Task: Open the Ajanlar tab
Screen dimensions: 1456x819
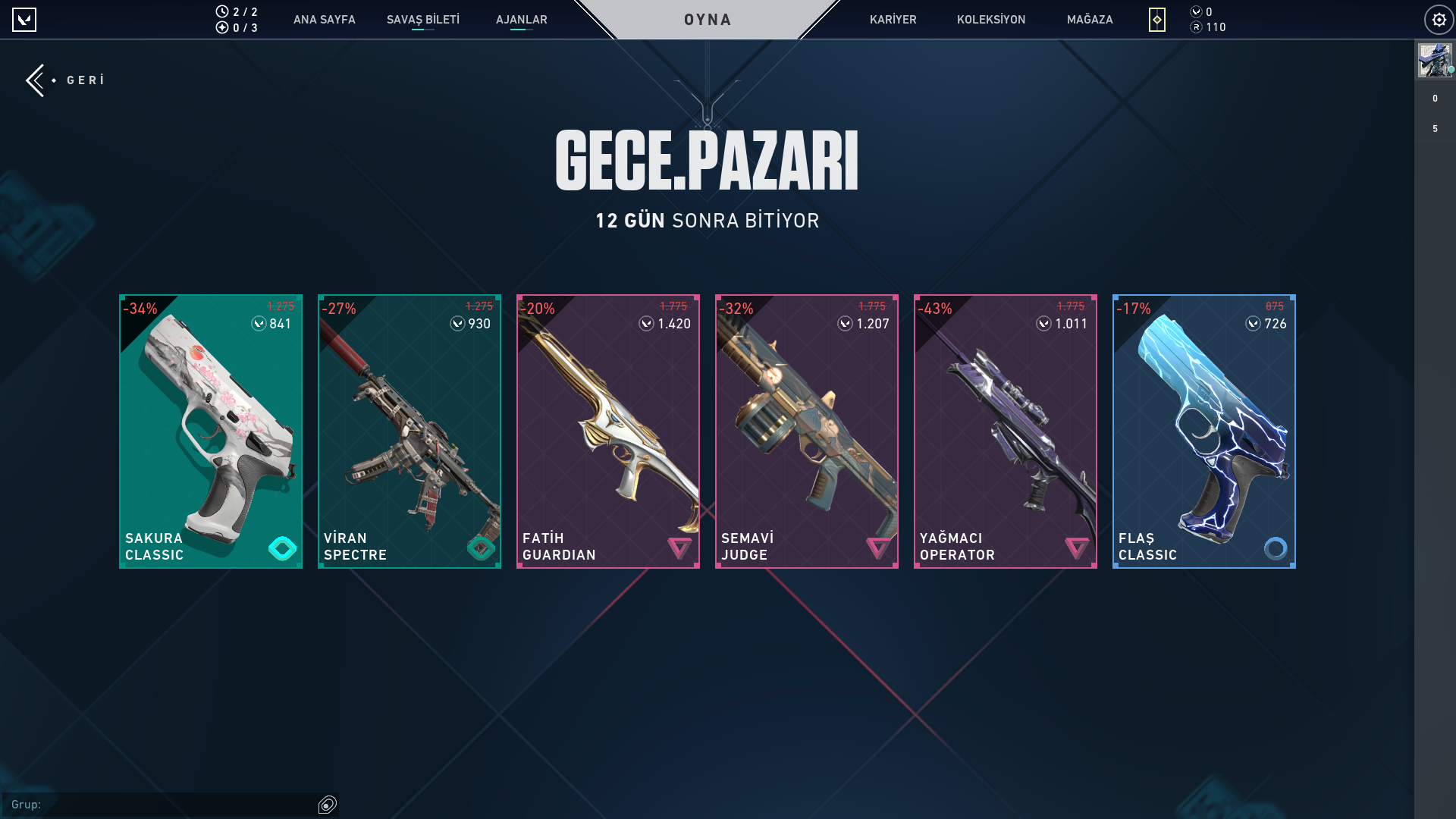Action: 521,20
